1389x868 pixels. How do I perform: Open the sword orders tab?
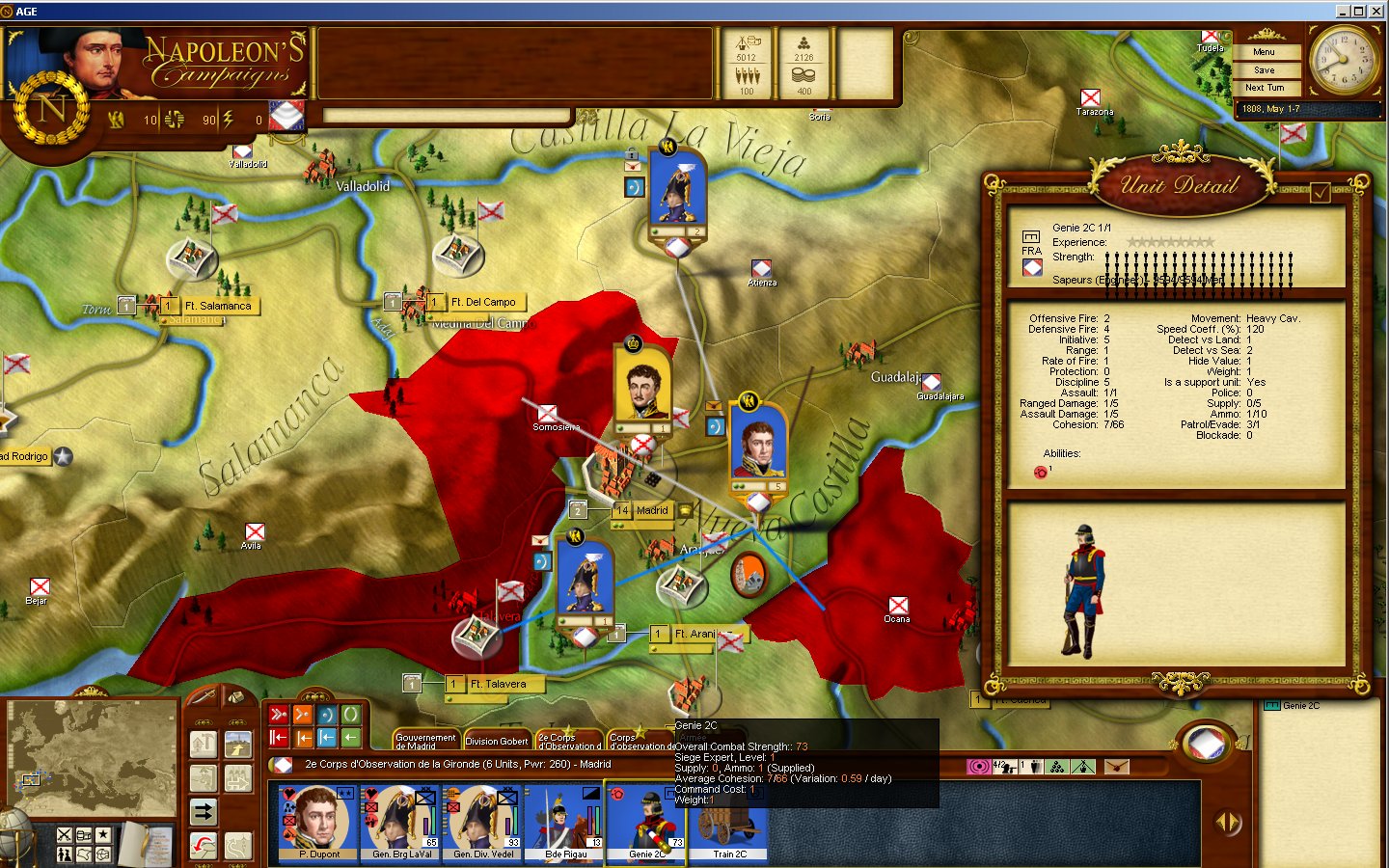203,696
